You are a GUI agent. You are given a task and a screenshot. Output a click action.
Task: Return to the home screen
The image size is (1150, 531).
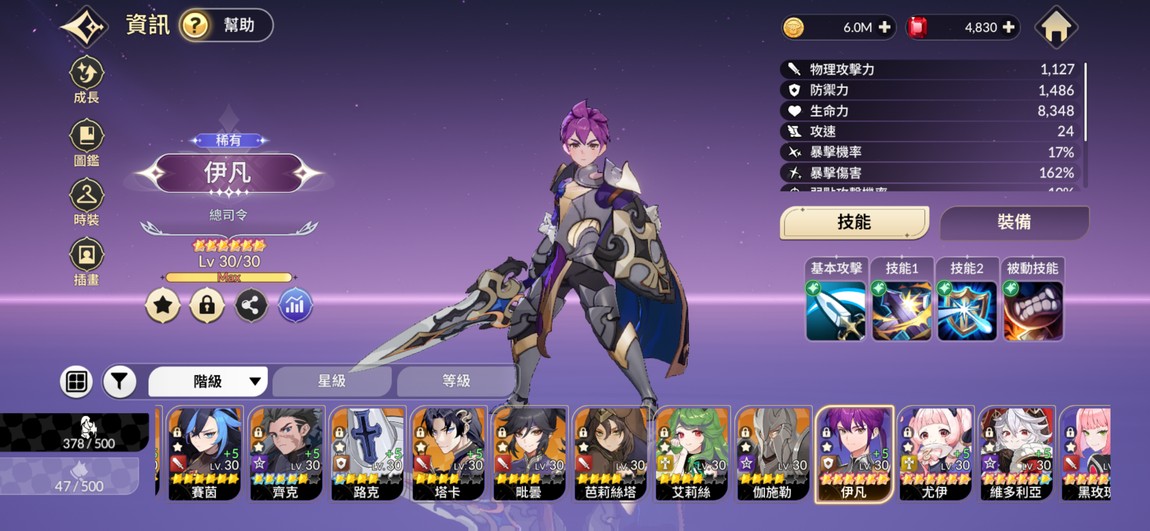[x=1056, y=27]
